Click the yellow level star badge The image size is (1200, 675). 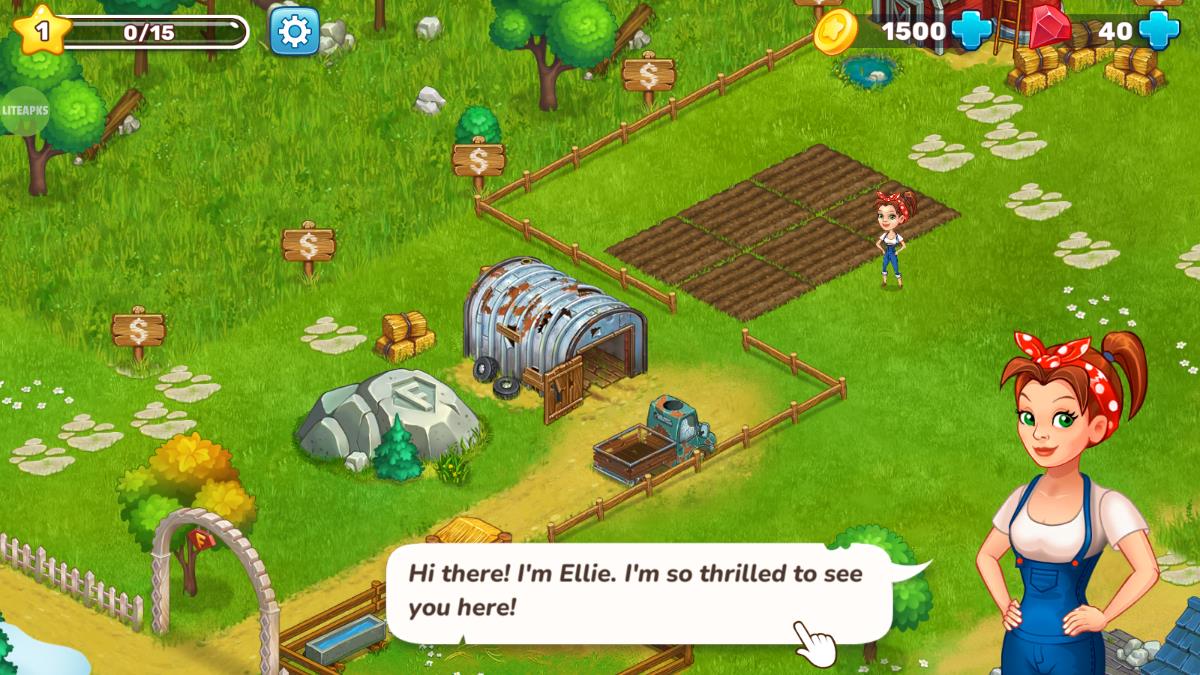(x=43, y=31)
